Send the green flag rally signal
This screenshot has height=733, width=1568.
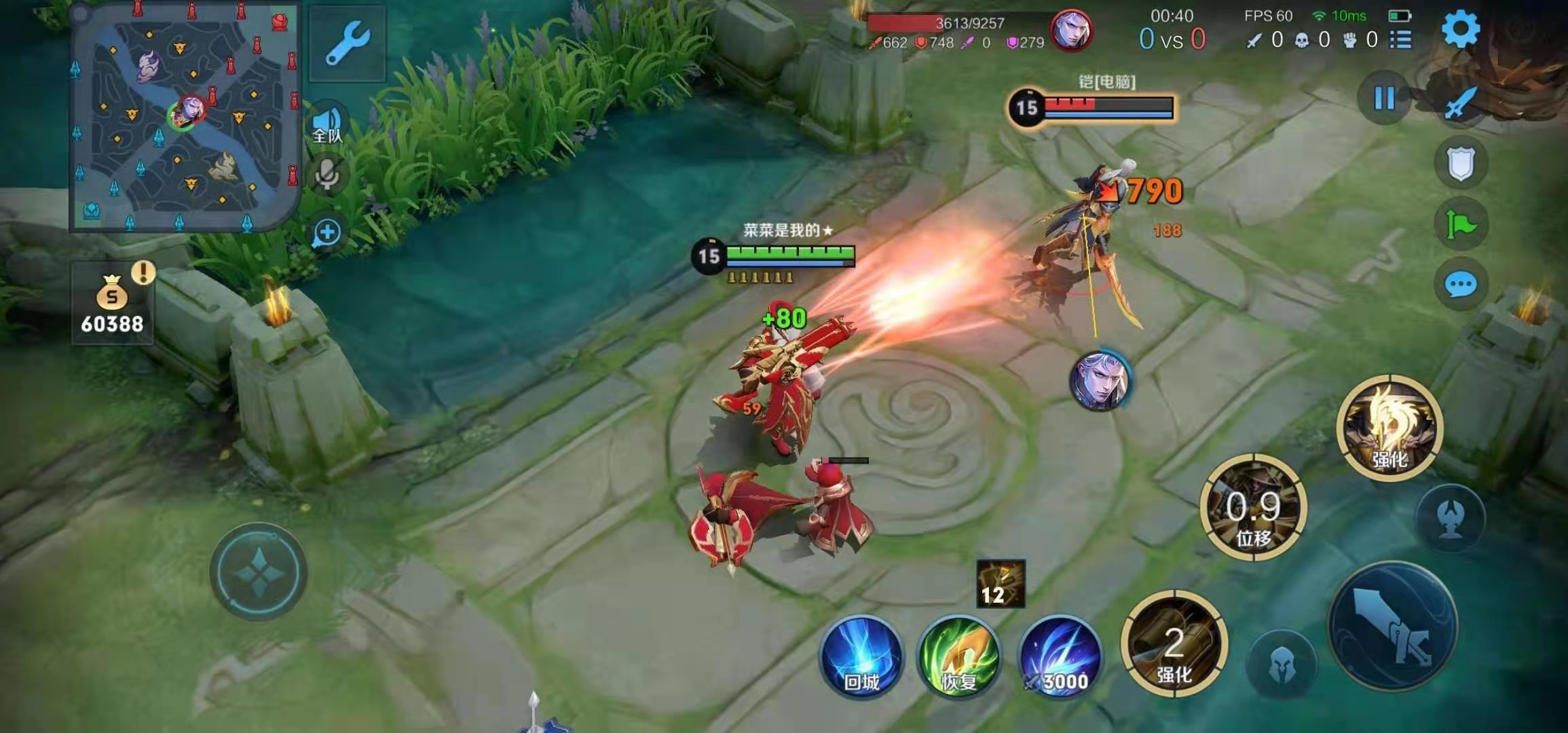tap(1461, 223)
